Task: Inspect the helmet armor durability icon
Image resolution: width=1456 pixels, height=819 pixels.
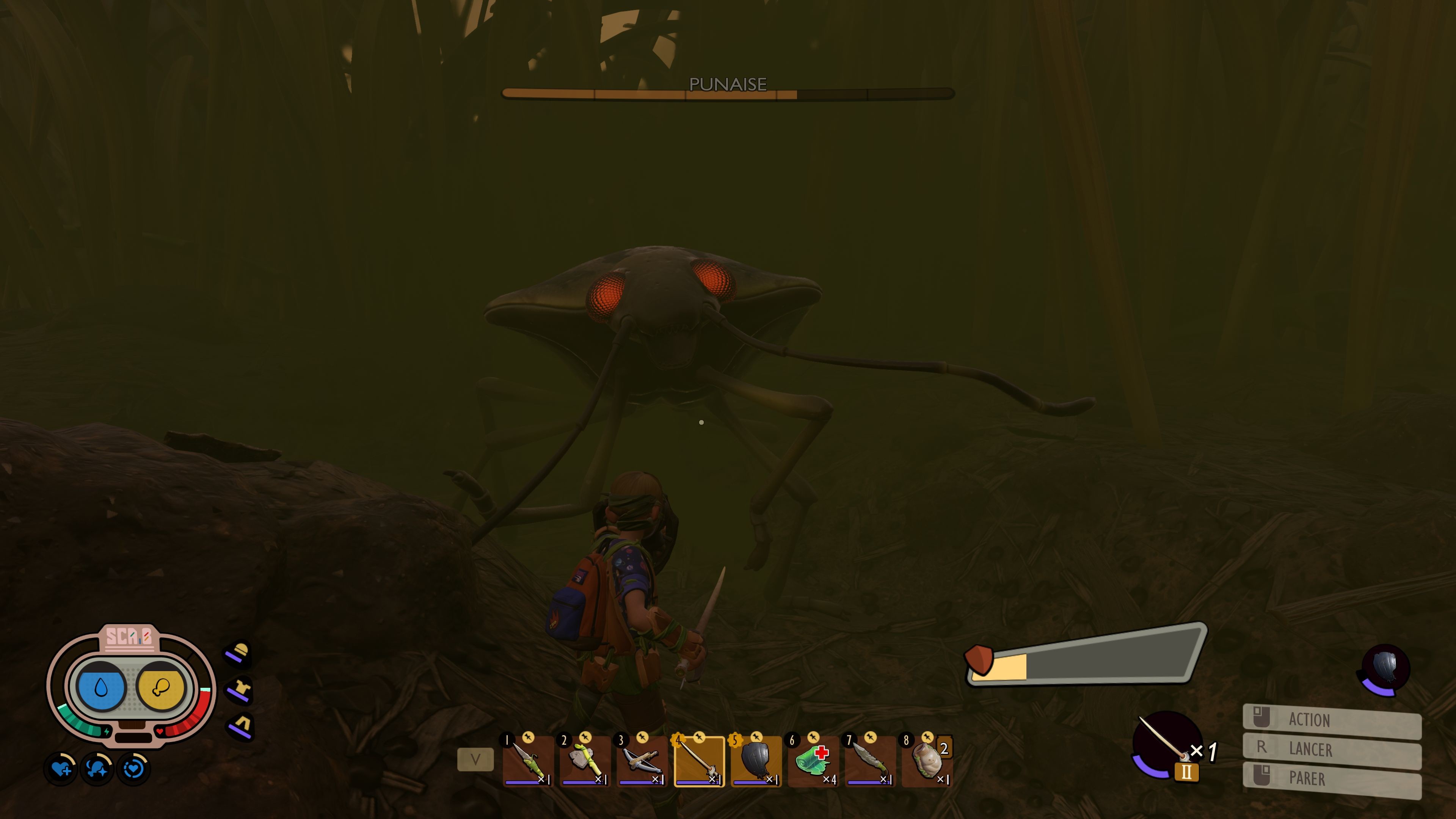Action: click(240, 652)
